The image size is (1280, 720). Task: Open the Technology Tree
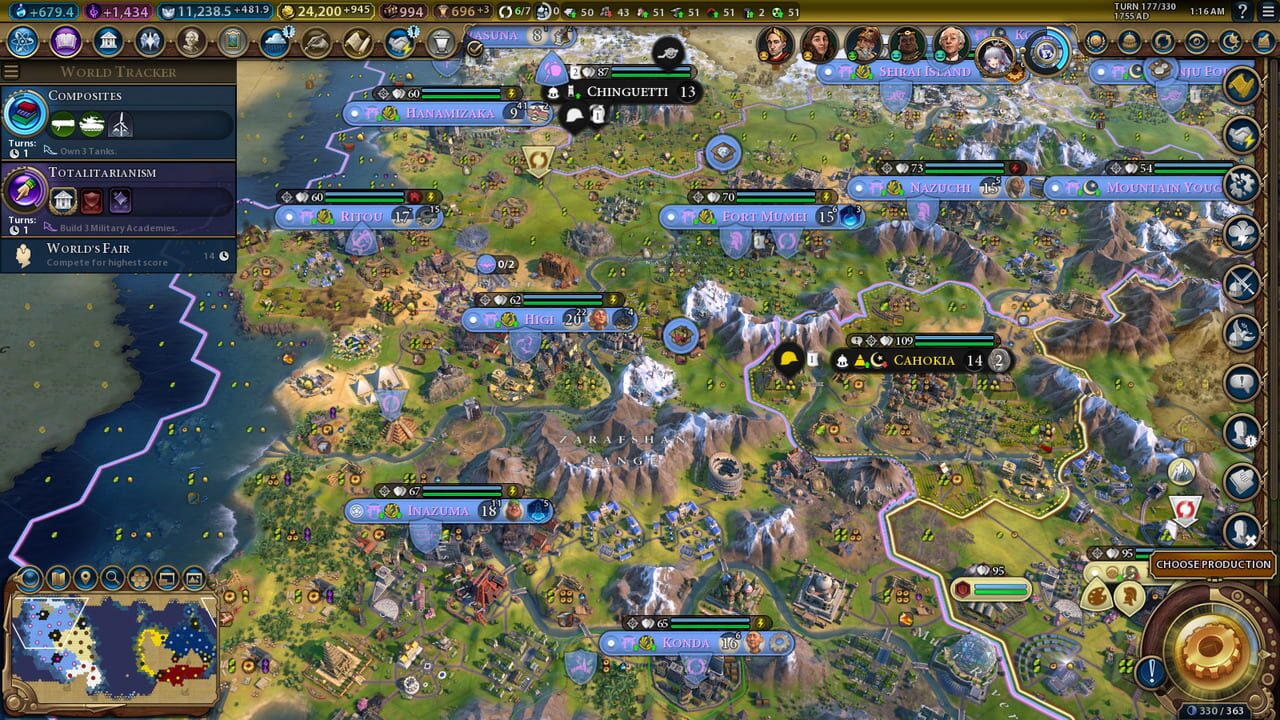22,42
